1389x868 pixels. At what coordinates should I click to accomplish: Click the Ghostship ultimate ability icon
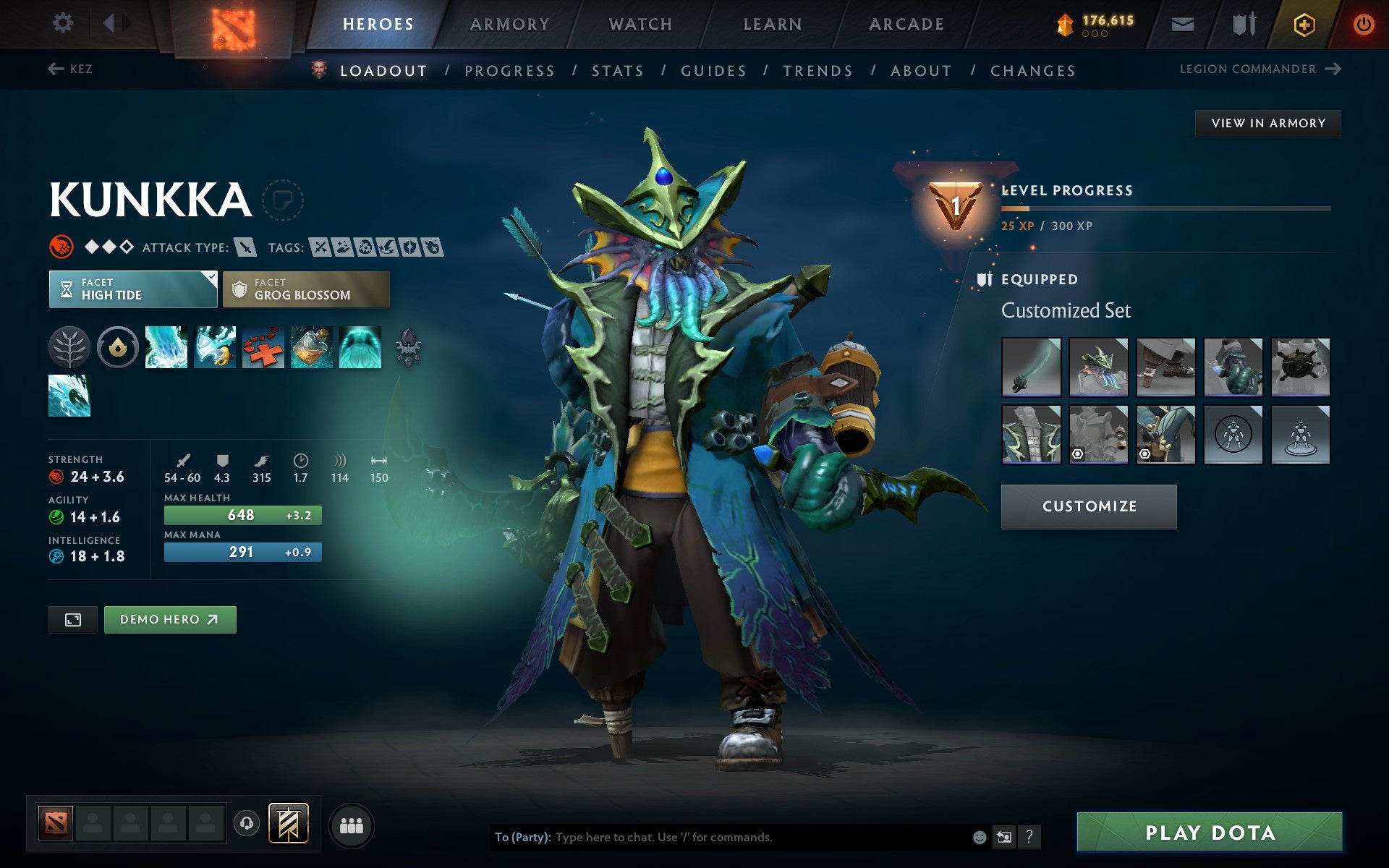360,347
